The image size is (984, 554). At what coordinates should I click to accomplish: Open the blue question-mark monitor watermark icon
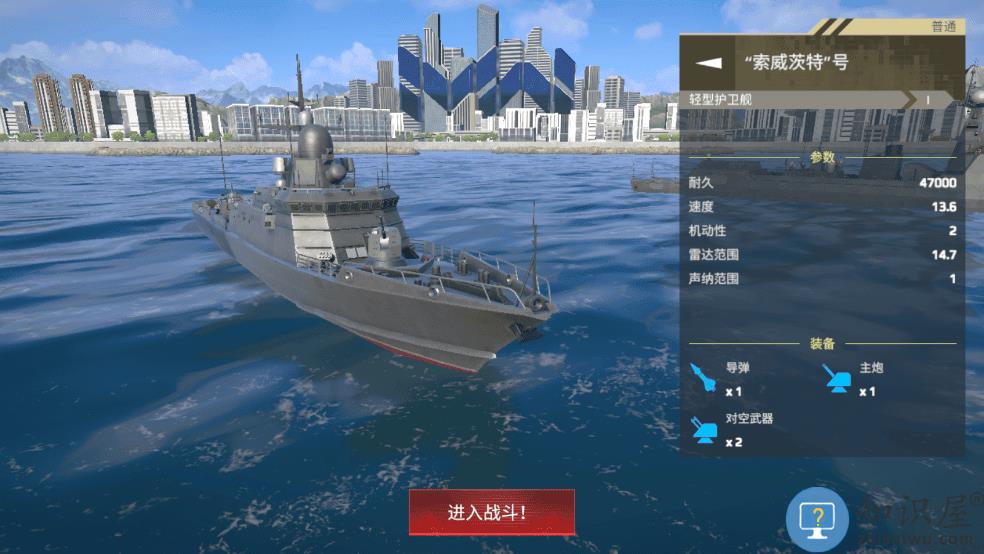coord(817,519)
